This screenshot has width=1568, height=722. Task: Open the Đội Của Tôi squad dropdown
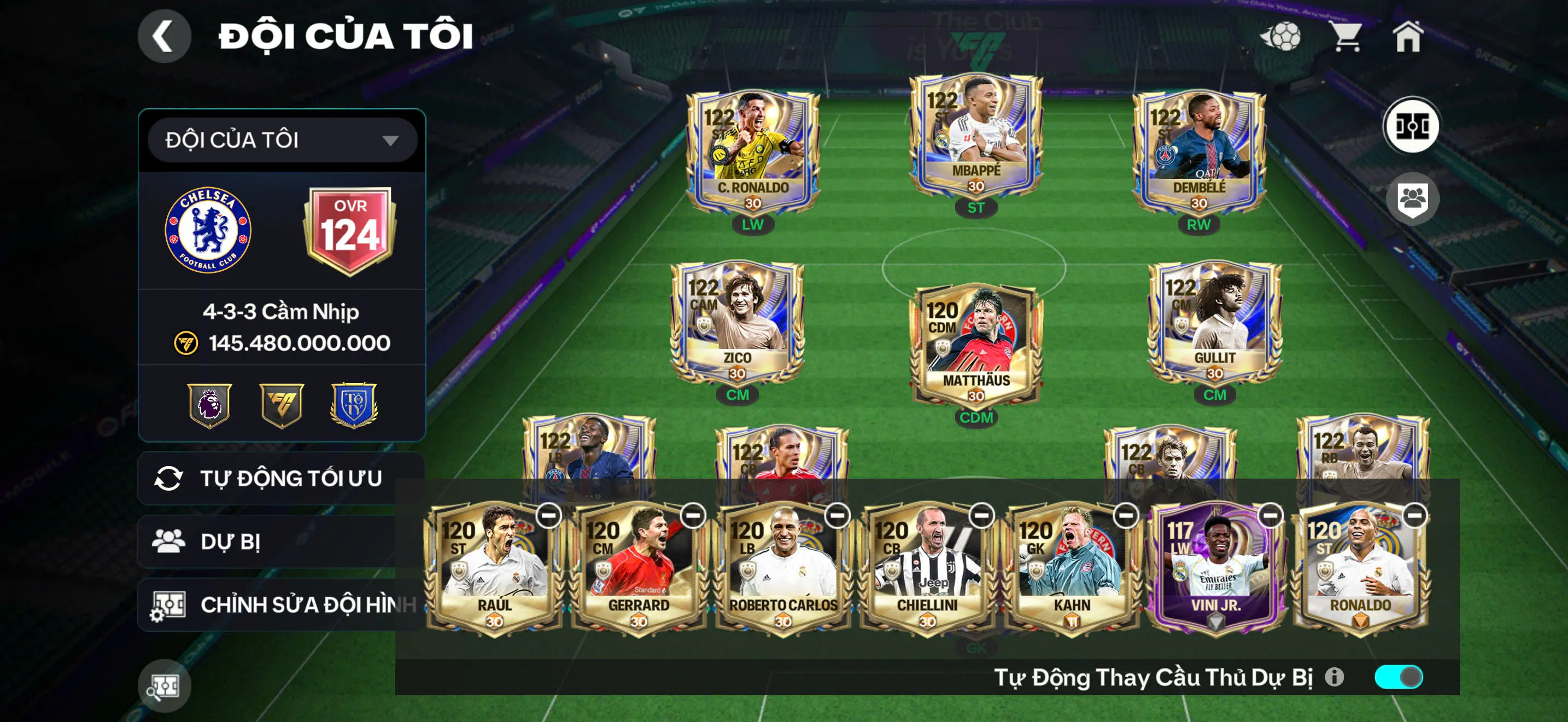coord(282,140)
